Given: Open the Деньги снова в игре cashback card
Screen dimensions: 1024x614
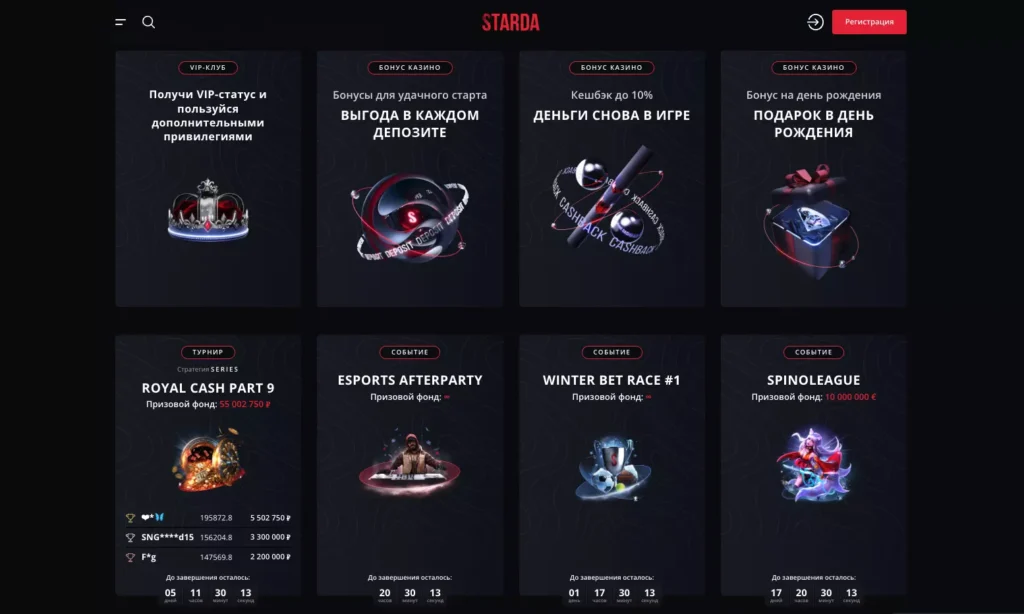Looking at the screenshot, I should point(611,180).
